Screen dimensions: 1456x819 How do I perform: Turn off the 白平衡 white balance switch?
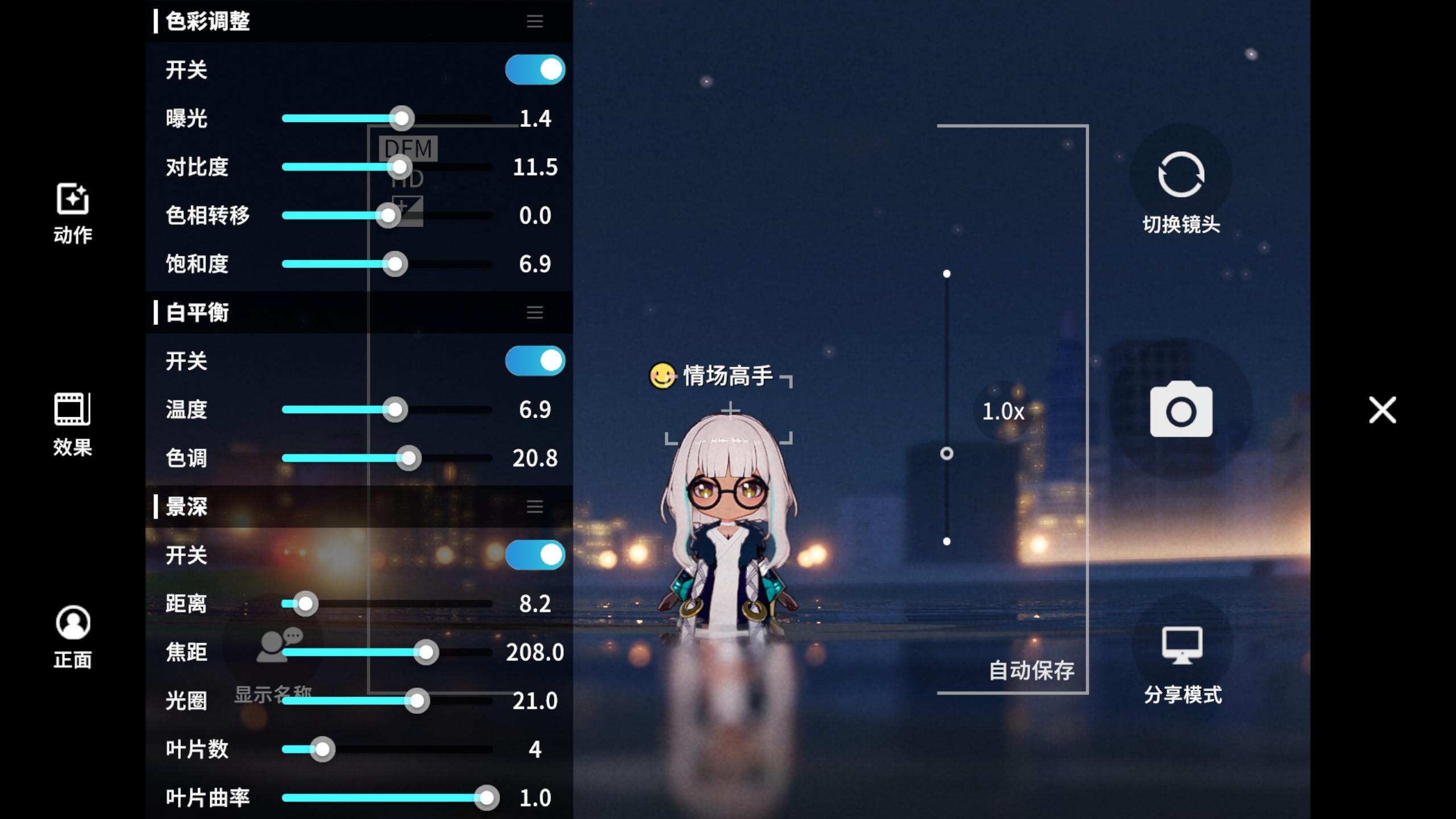(535, 360)
